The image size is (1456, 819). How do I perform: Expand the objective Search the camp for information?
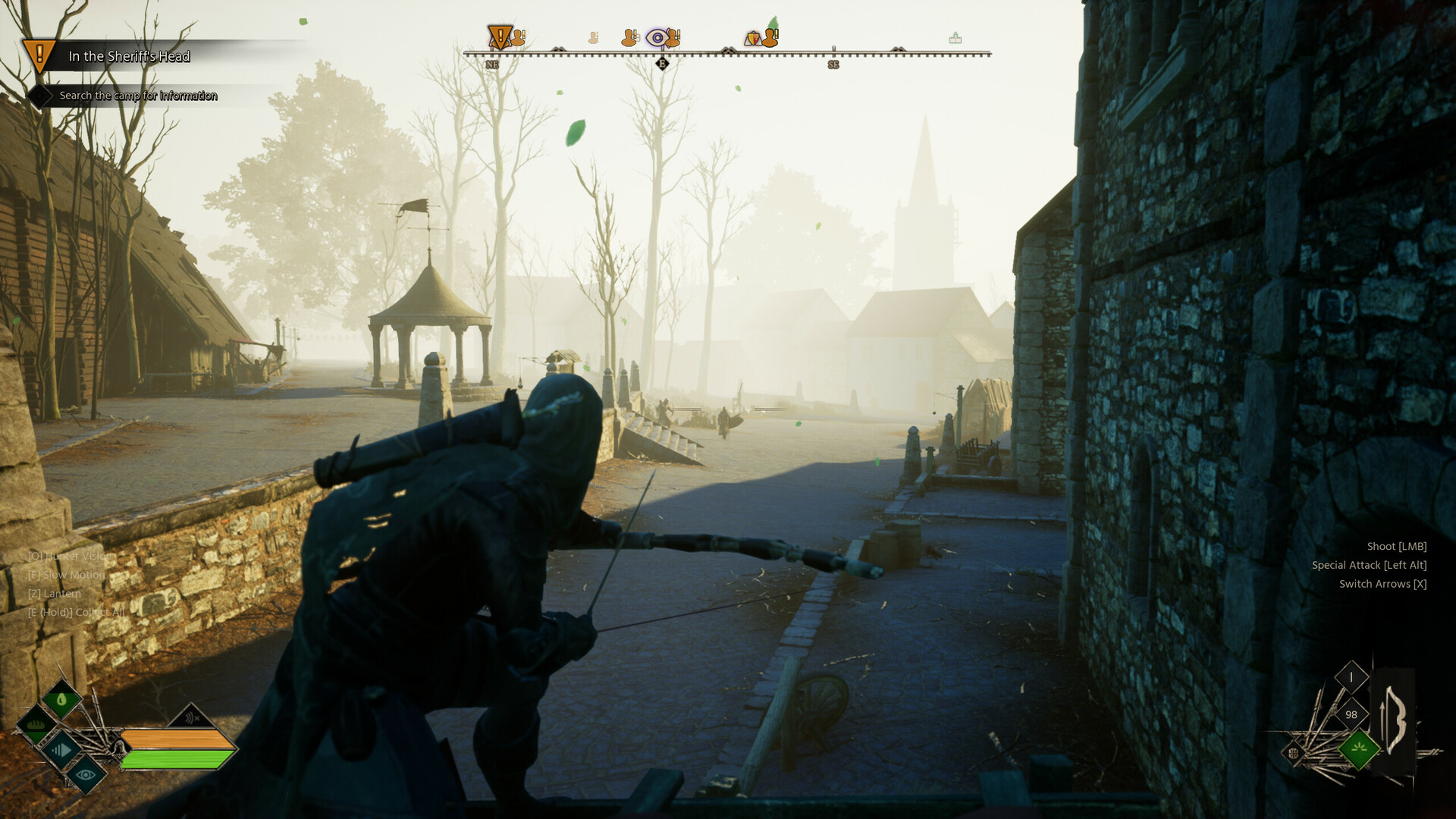pos(136,96)
